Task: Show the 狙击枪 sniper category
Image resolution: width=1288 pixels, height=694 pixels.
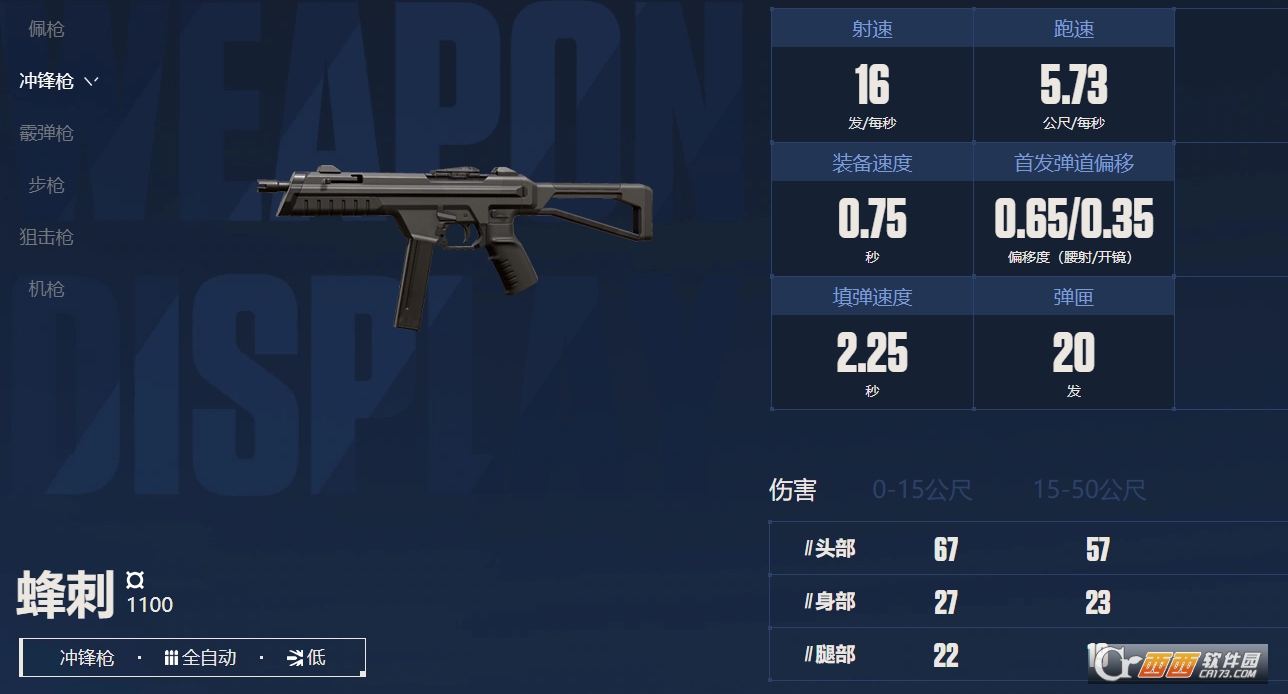Action: coord(46,237)
